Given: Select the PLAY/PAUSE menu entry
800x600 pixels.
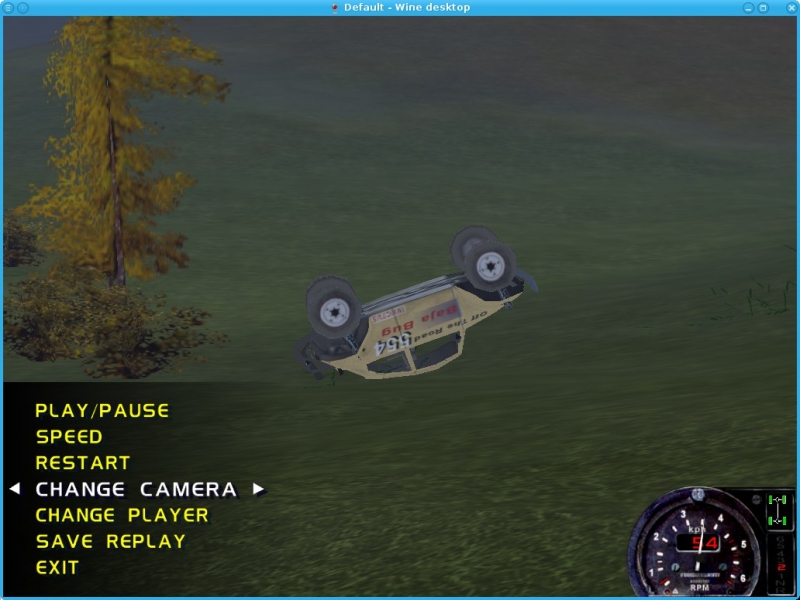Looking at the screenshot, I should coord(102,410).
